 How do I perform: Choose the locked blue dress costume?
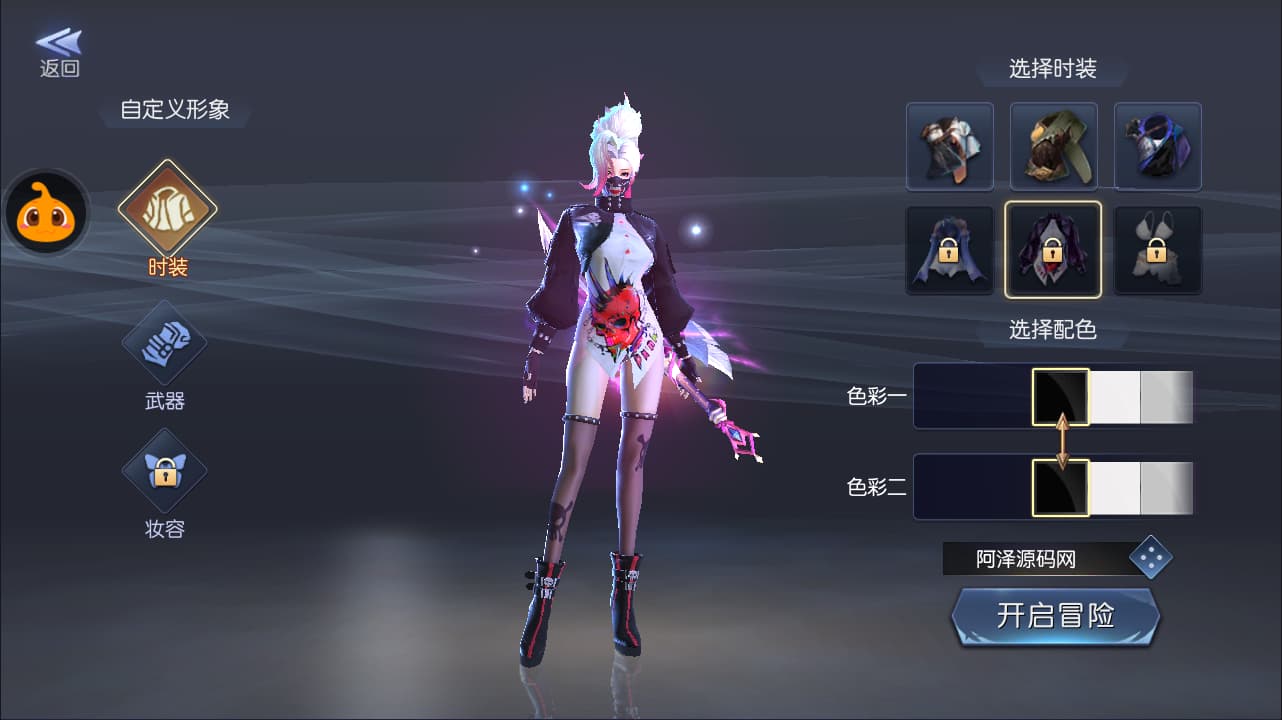(949, 250)
